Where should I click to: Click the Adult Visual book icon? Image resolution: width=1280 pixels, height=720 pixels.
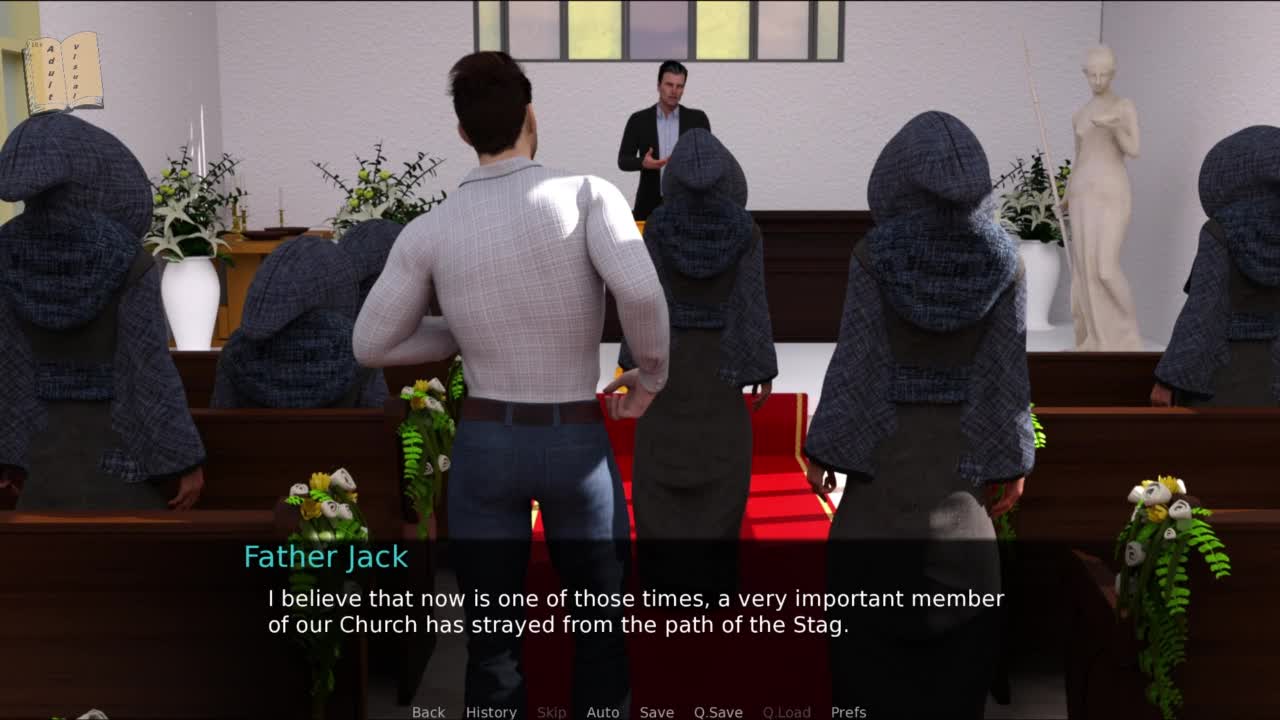63,72
